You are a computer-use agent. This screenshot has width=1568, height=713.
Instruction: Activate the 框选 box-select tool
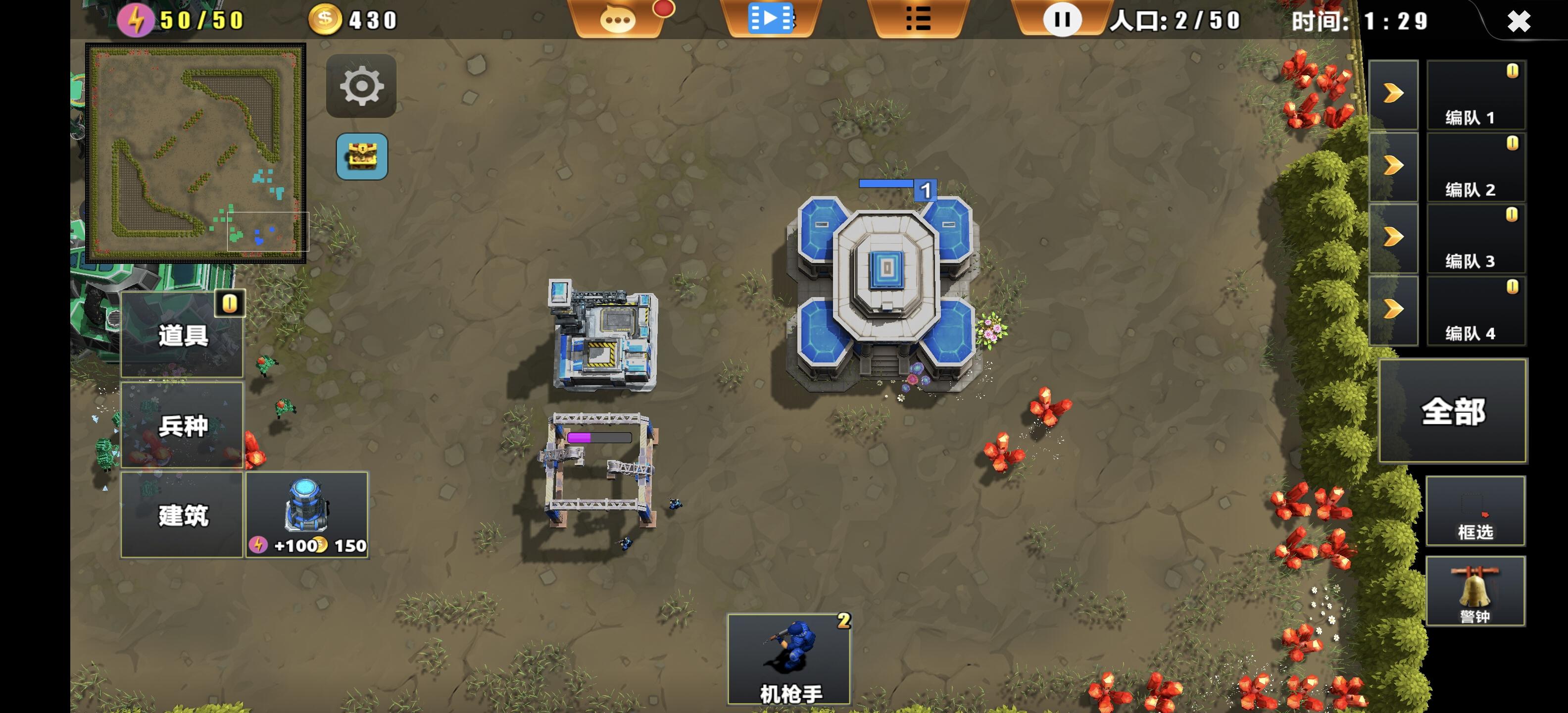(x=1475, y=511)
